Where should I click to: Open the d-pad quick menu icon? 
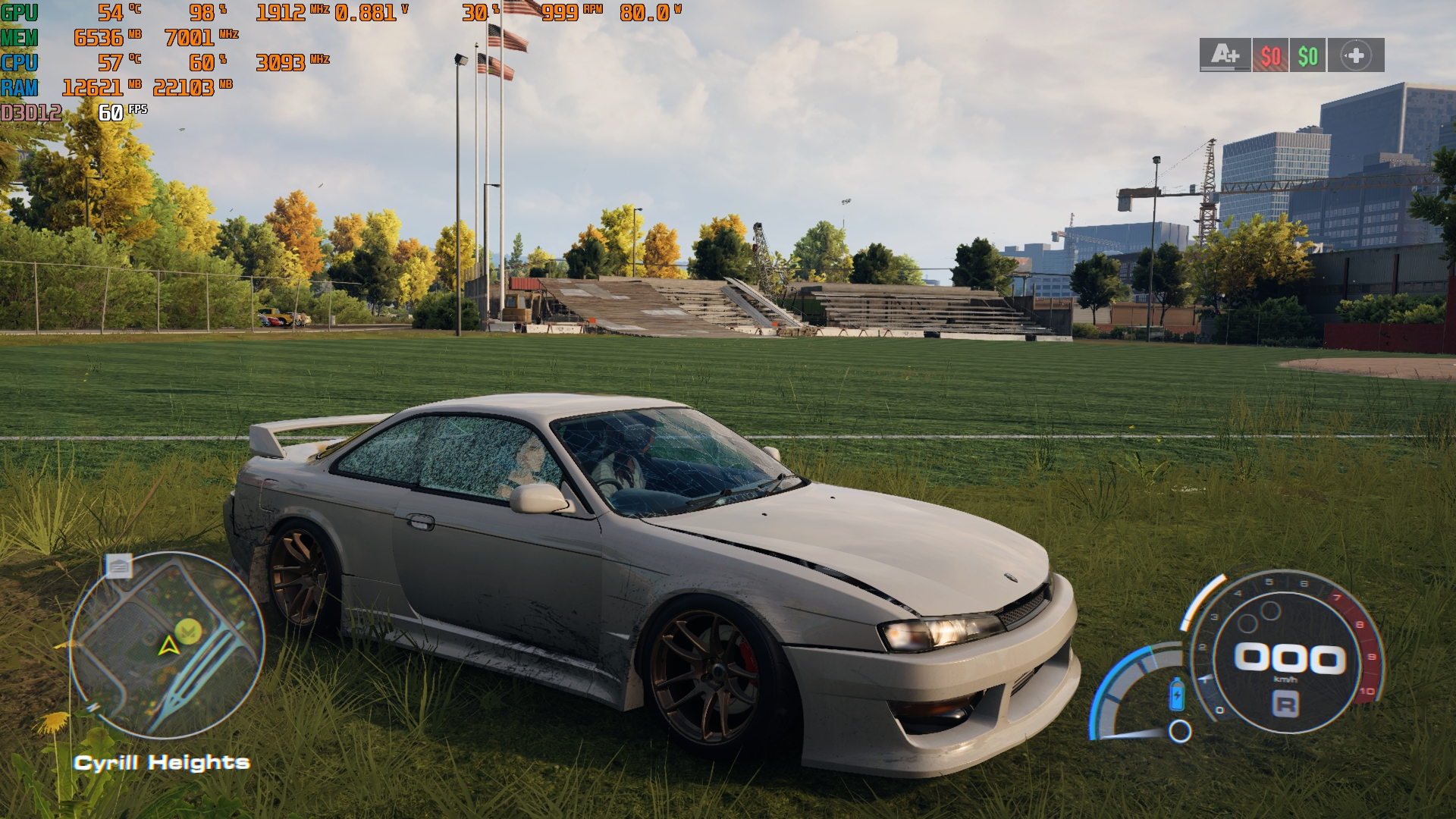point(1356,55)
